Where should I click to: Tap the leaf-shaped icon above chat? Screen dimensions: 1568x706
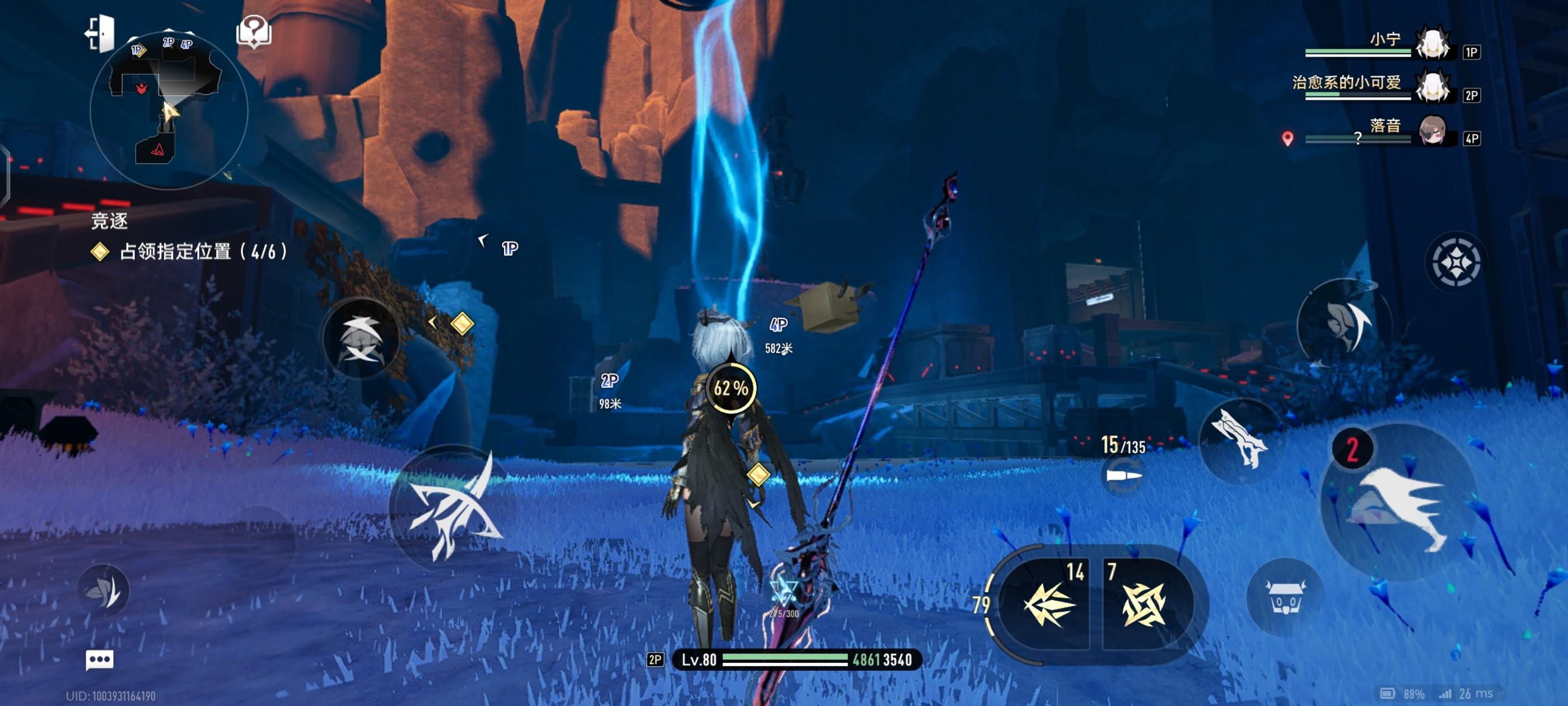click(104, 589)
